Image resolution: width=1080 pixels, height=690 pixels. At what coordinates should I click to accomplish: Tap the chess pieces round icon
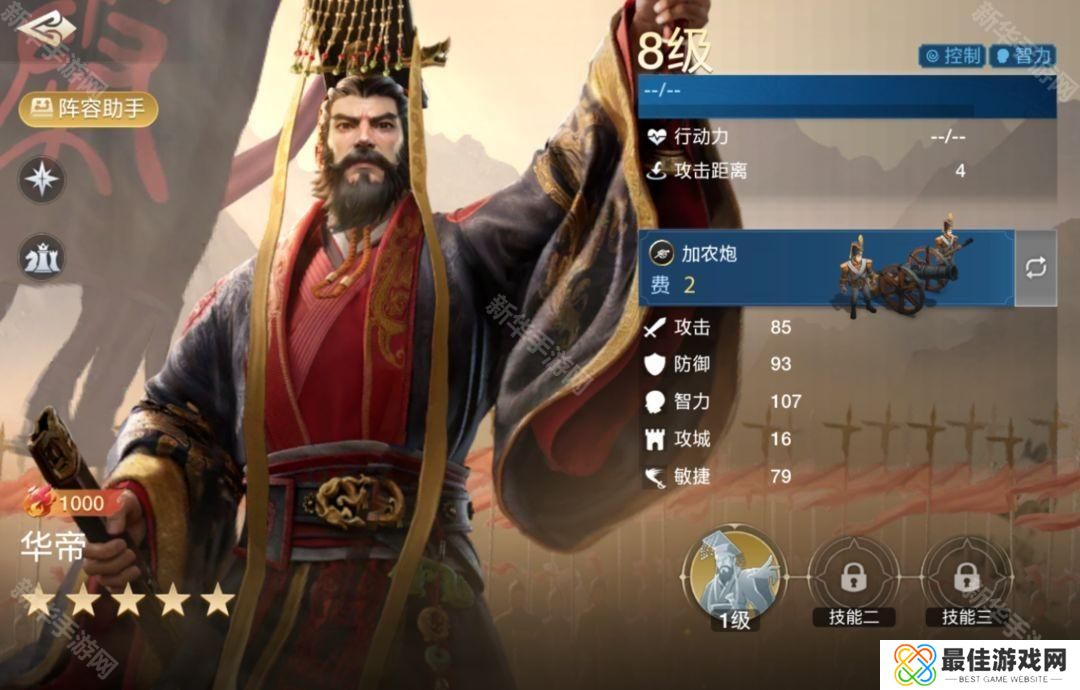(43, 258)
